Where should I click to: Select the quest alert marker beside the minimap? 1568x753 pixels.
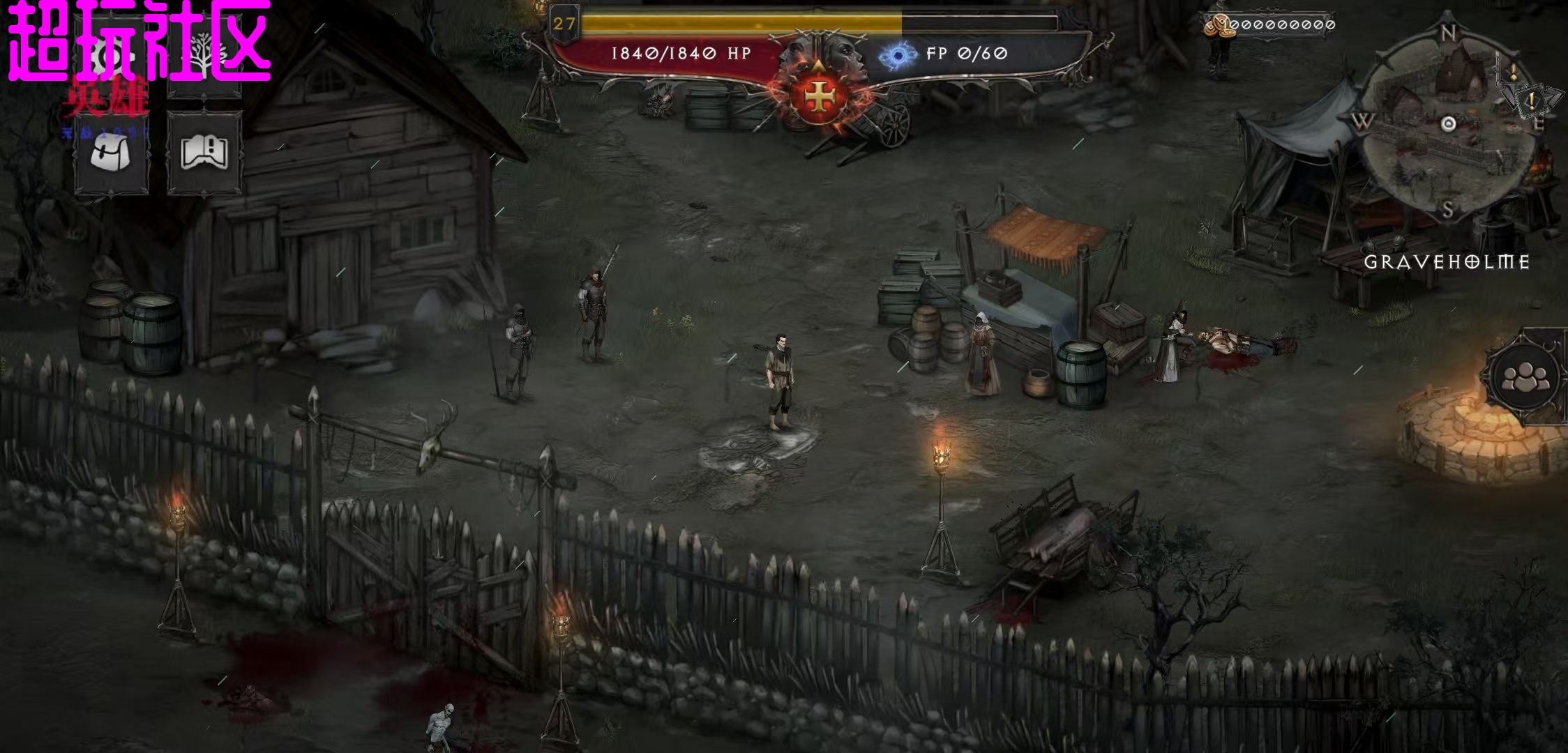1532,102
